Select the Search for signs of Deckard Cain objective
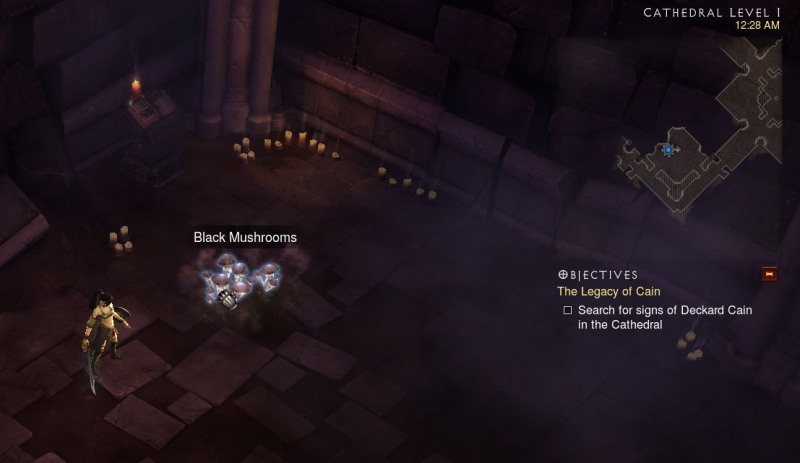Image resolution: width=800 pixels, height=463 pixels. click(664, 317)
